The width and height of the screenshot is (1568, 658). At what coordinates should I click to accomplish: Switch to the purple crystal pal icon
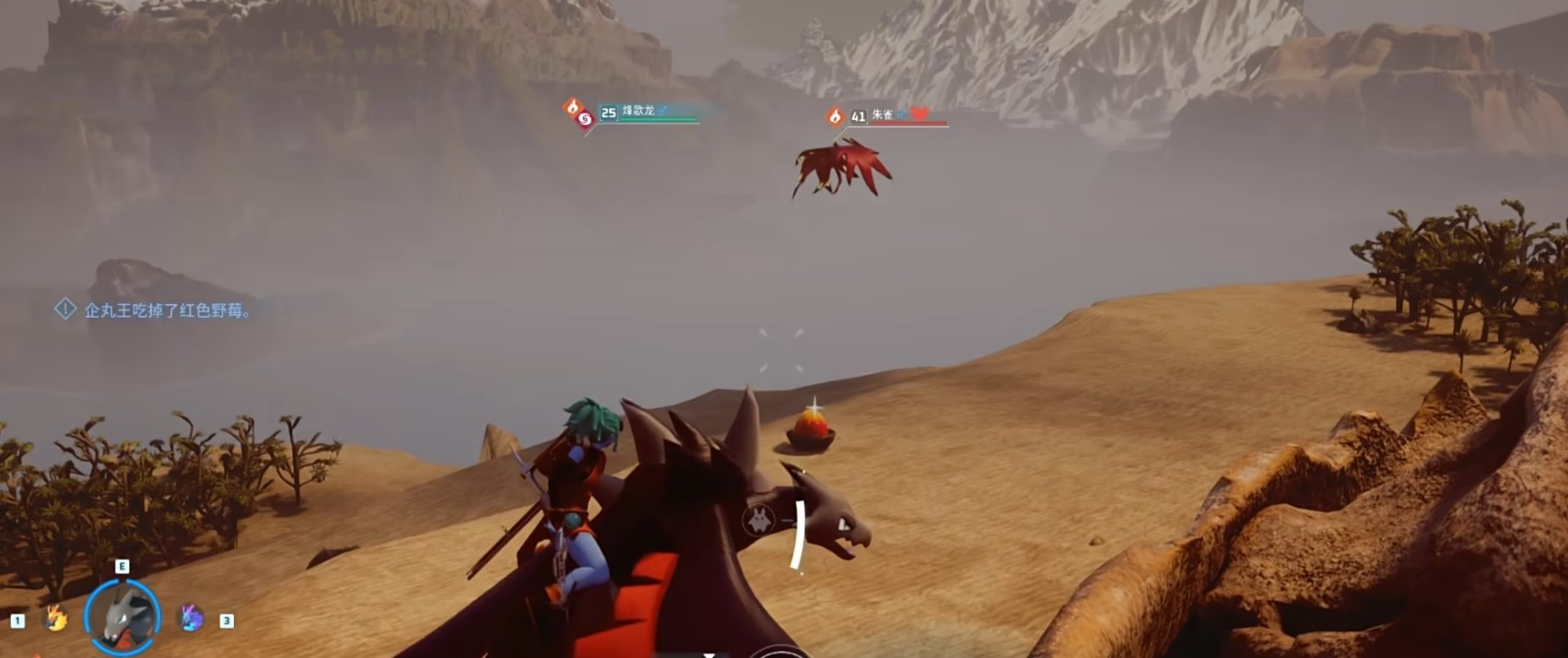click(191, 617)
